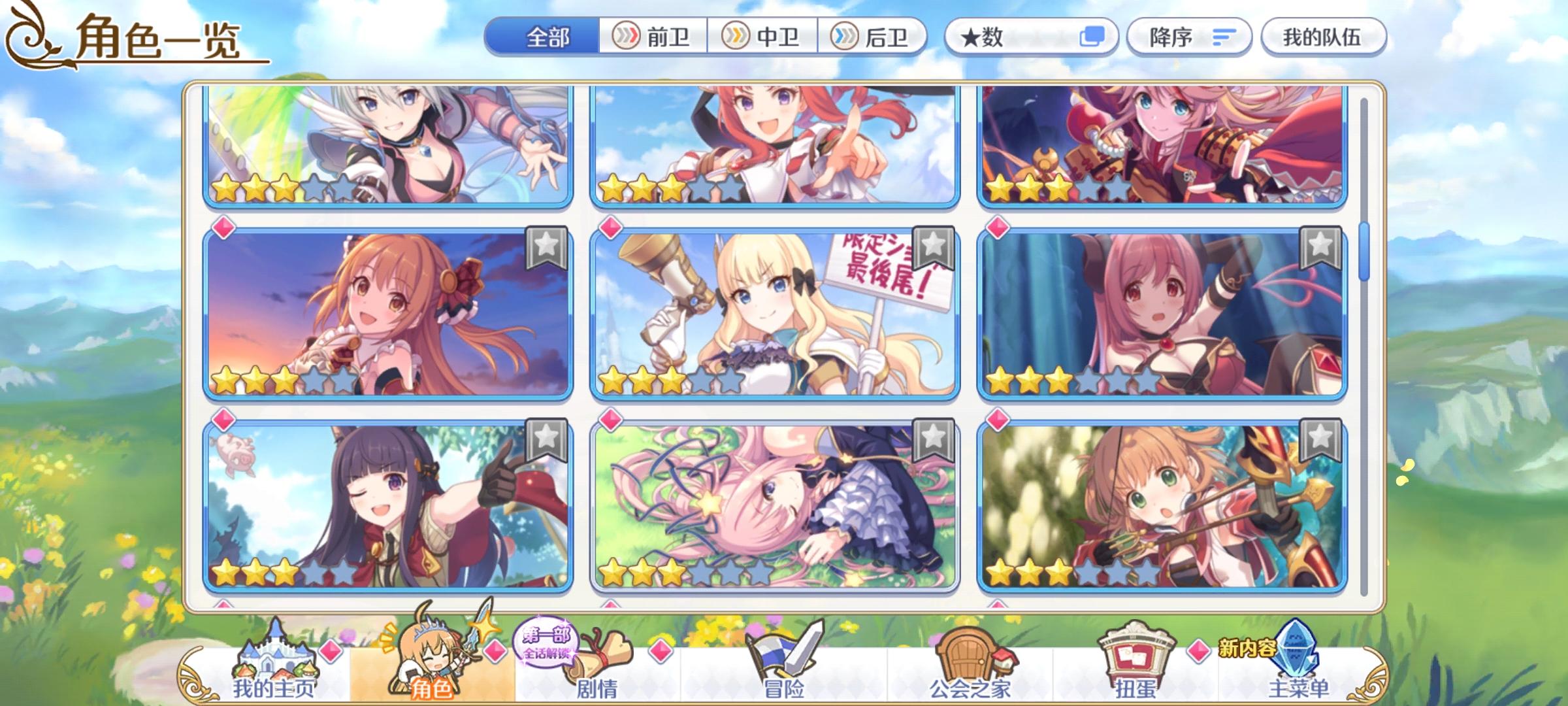Select the 角色 (Character) icon in bottom bar
This screenshot has height=706, width=1568.
click(434, 673)
